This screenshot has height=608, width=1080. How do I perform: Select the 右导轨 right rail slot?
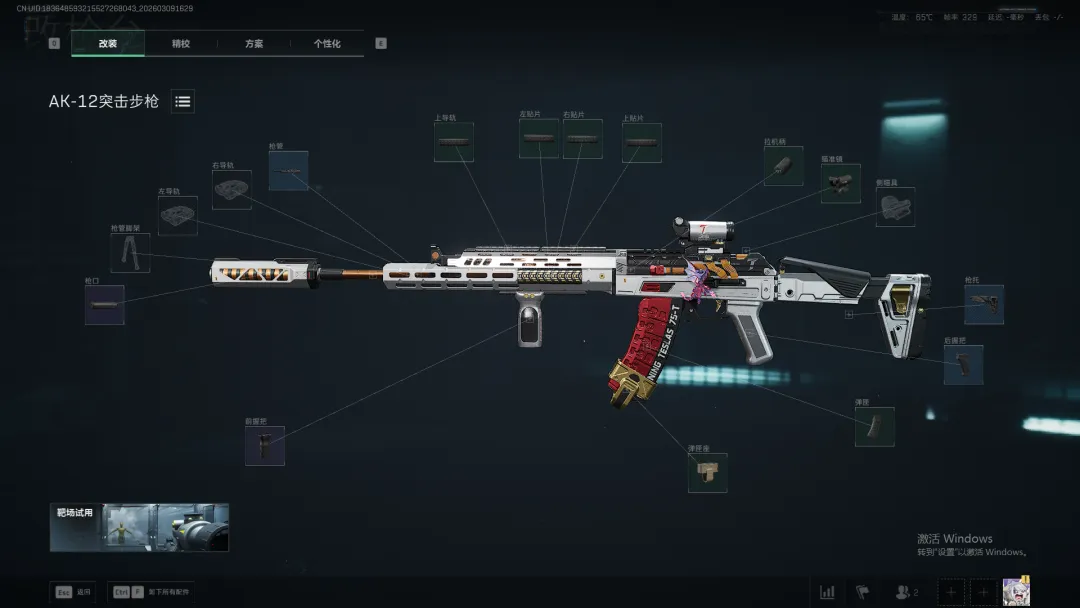[232, 189]
